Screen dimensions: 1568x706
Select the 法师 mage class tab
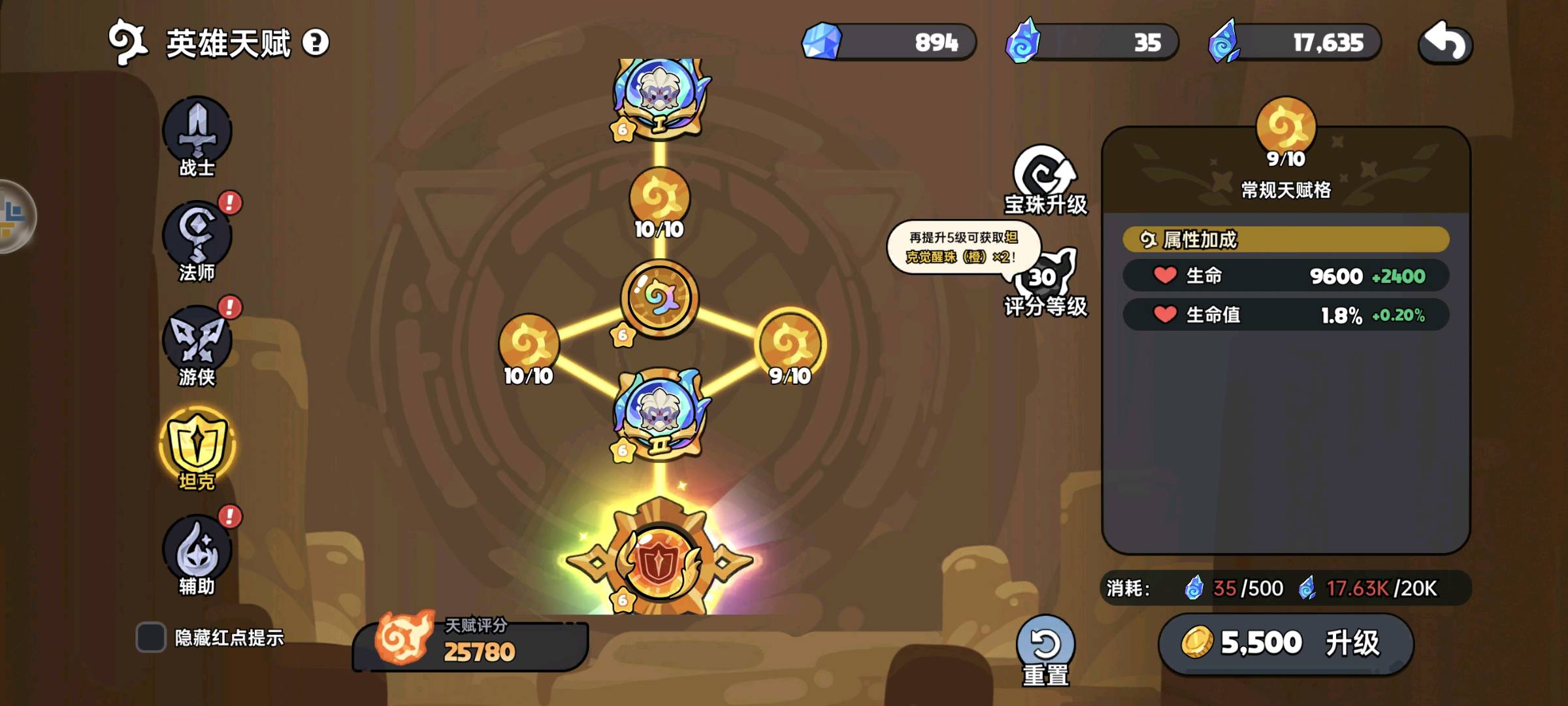tap(197, 239)
